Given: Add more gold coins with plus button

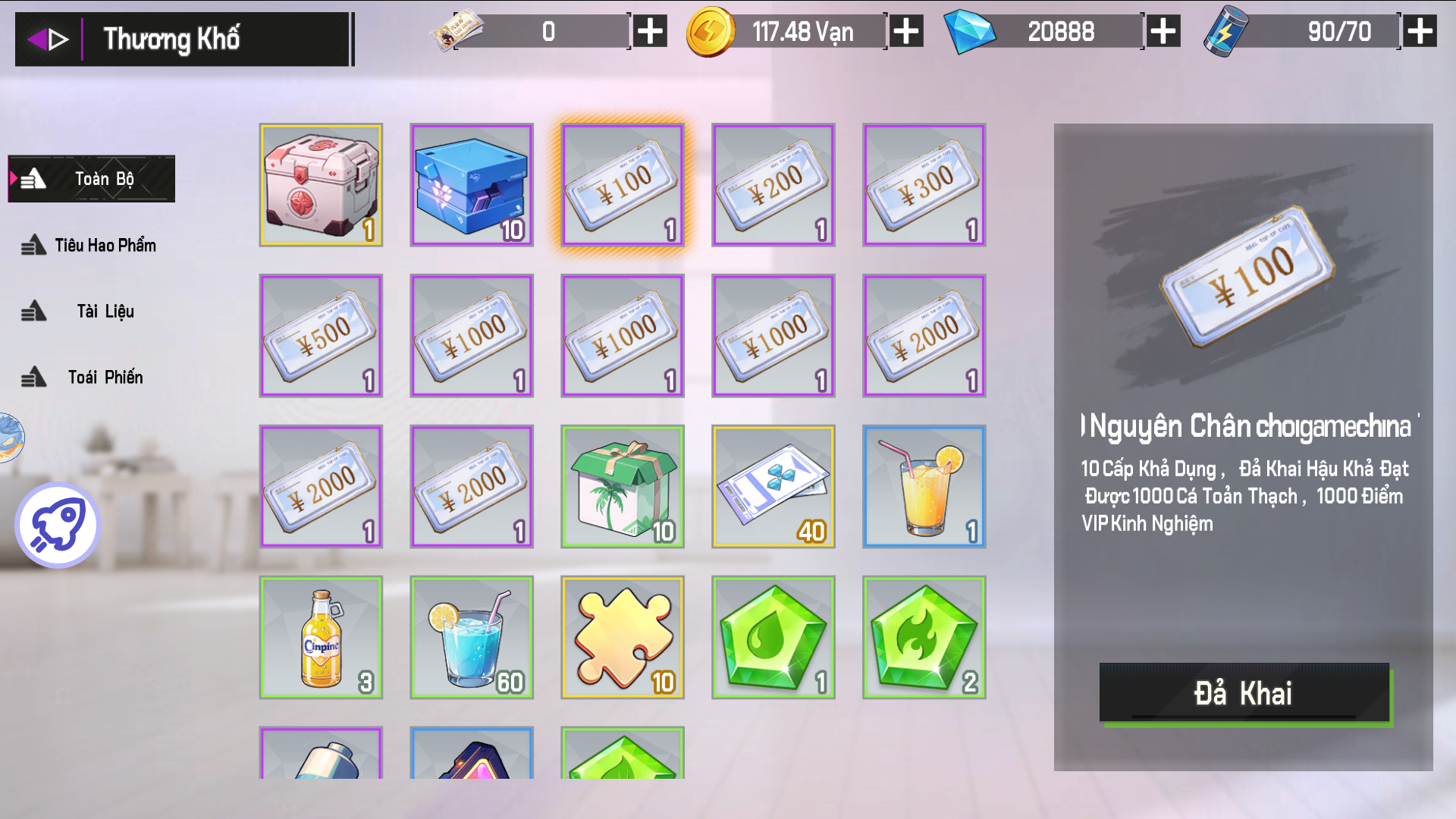Looking at the screenshot, I should [906, 32].
